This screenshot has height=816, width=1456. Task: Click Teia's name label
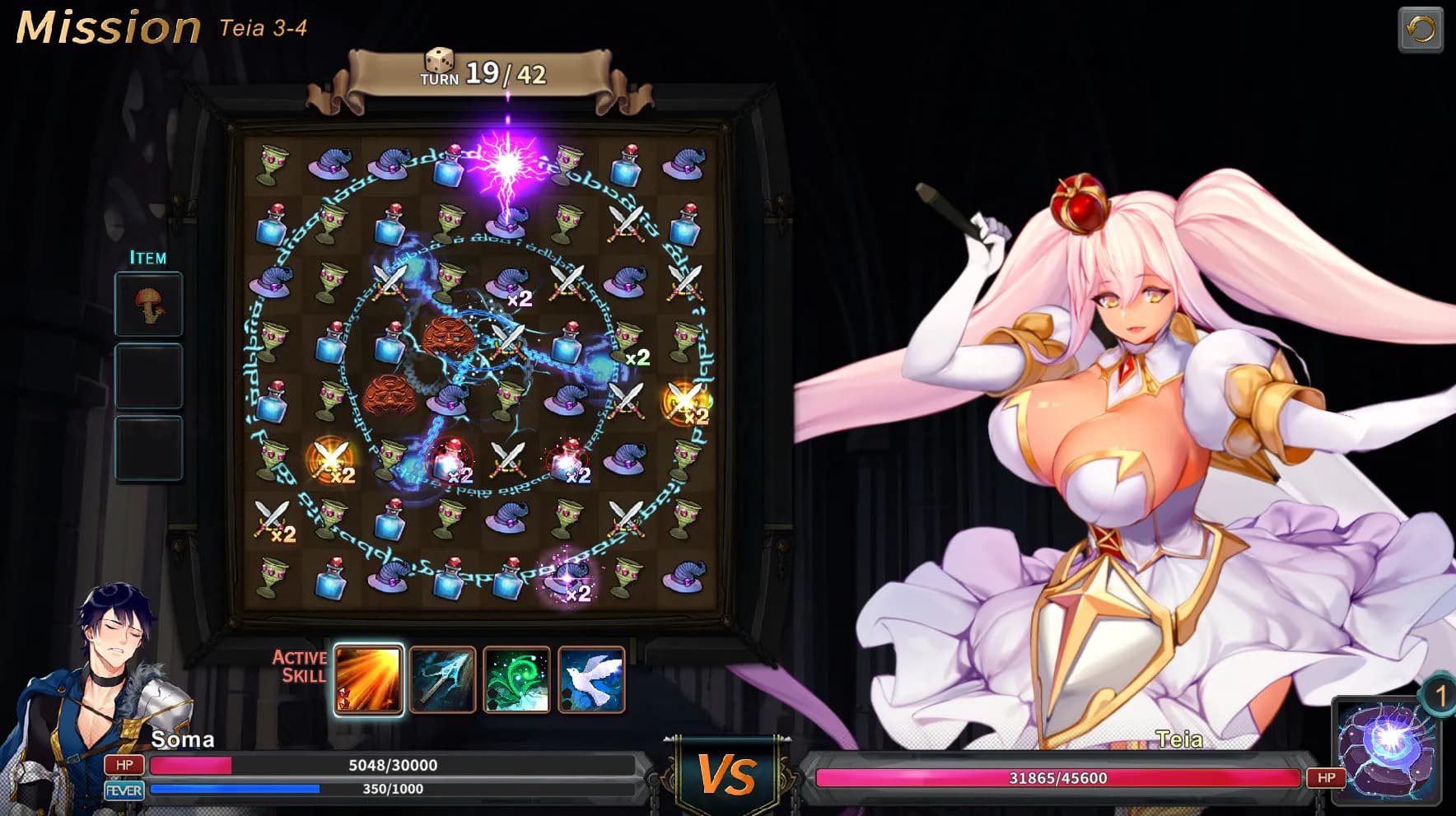[1178, 739]
